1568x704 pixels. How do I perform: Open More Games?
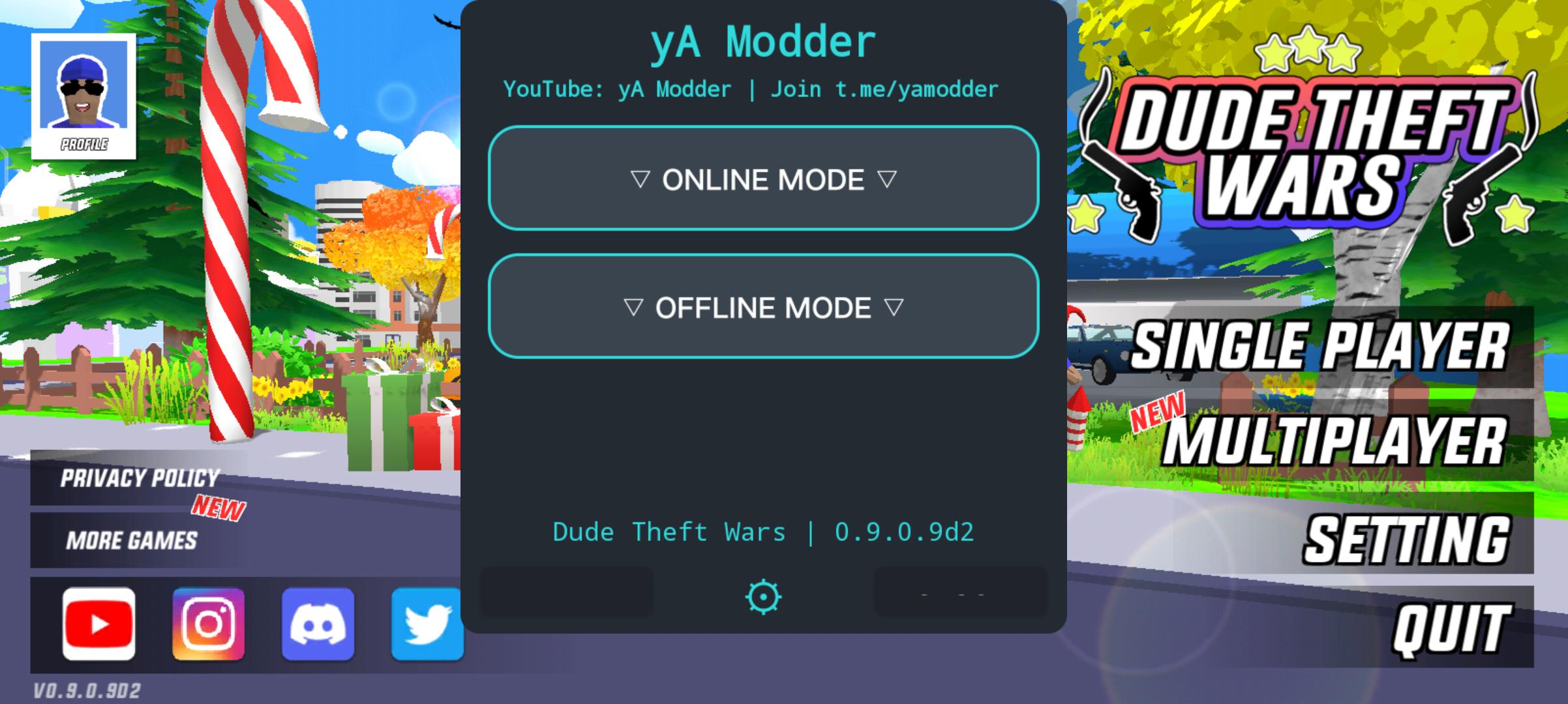(x=131, y=540)
